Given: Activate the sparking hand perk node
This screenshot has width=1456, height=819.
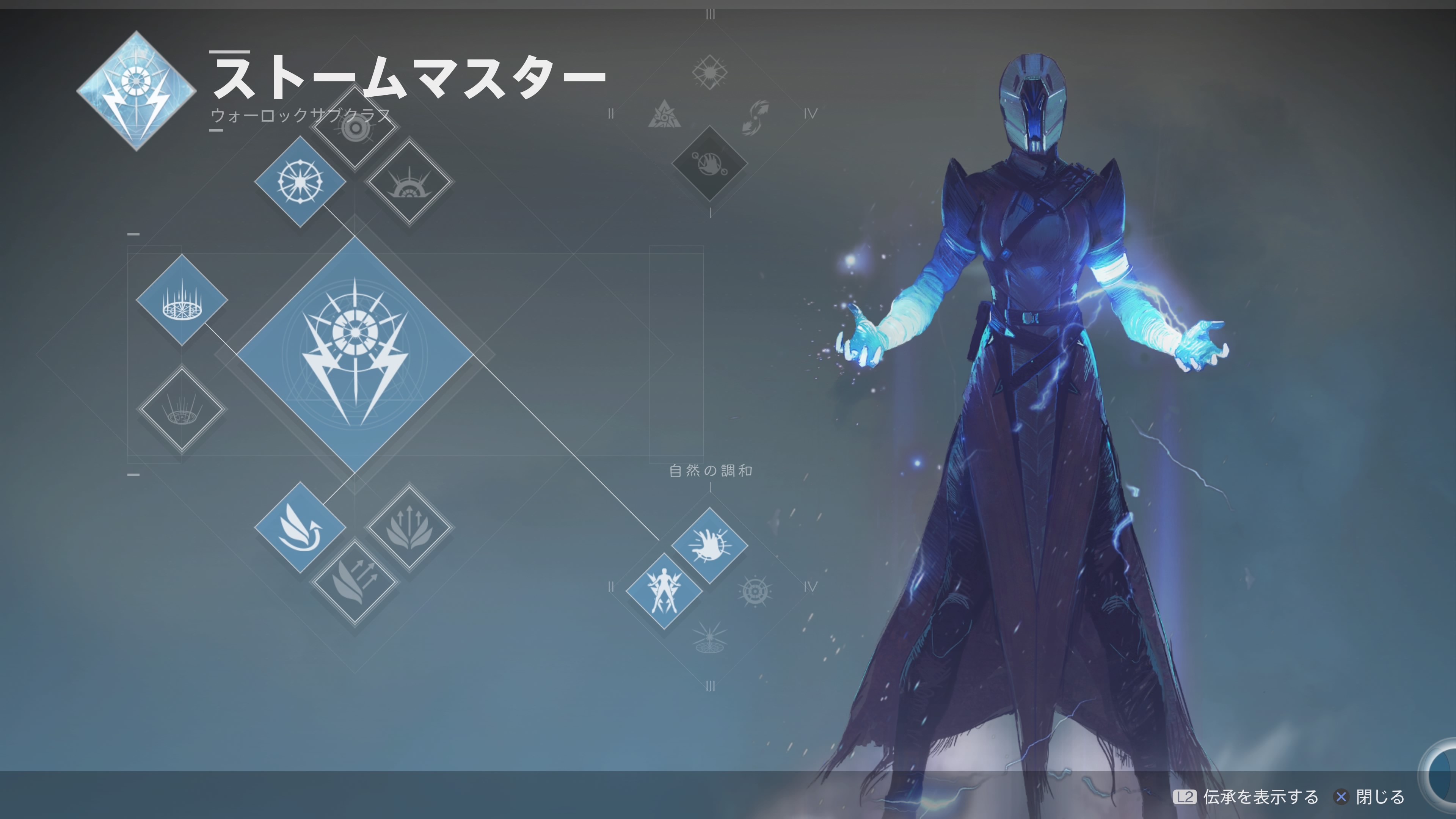Looking at the screenshot, I should [709, 546].
